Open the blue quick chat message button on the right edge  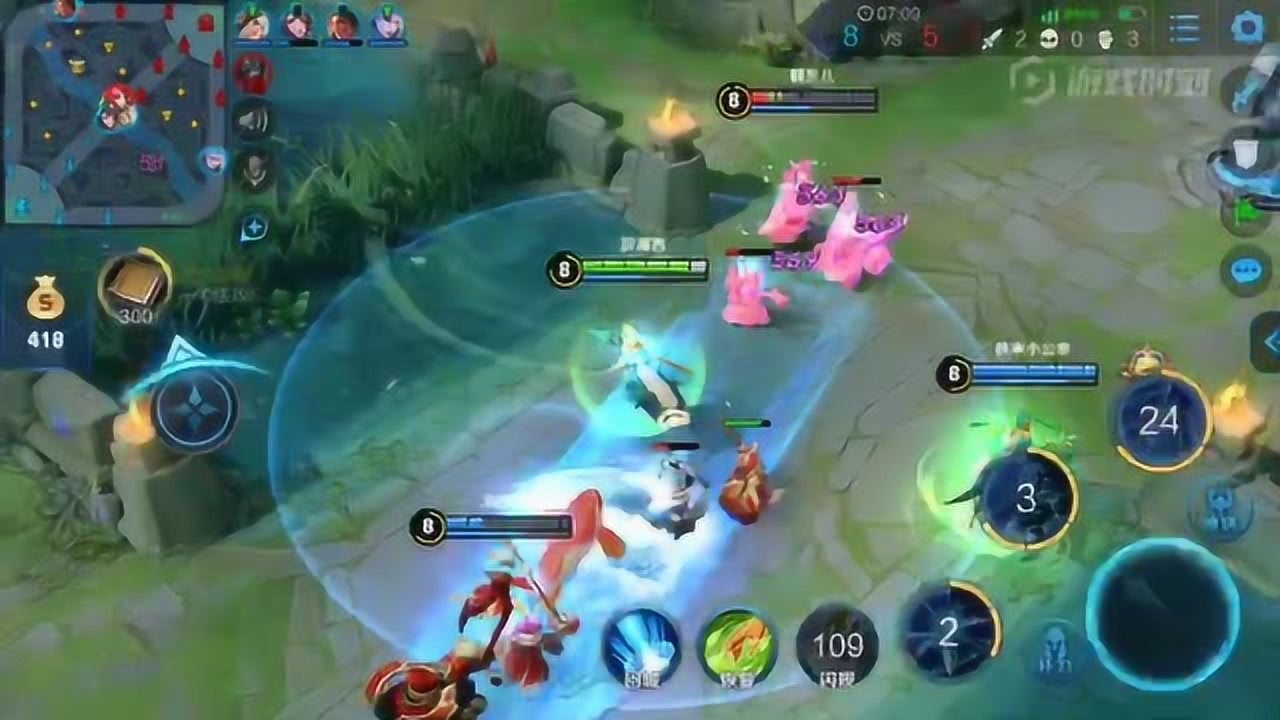pyautogui.click(x=1246, y=271)
